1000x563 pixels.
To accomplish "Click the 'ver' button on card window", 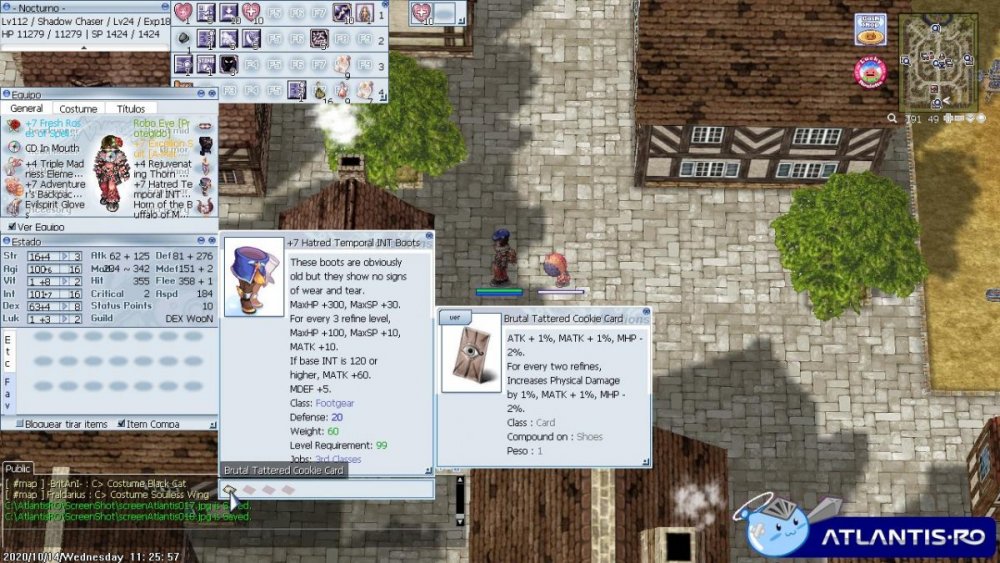I will coord(453,317).
